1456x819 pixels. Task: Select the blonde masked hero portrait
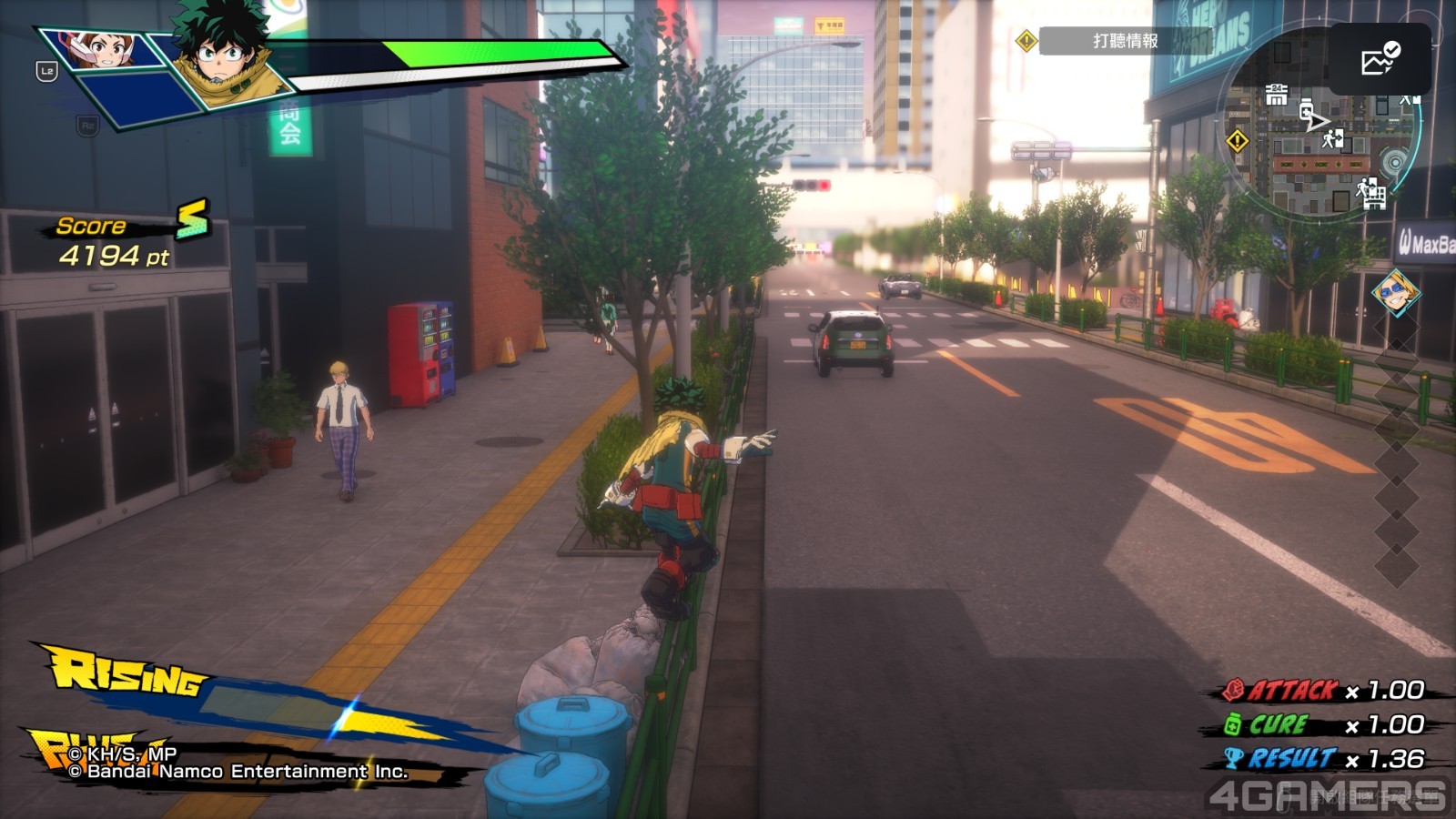(x=1394, y=293)
